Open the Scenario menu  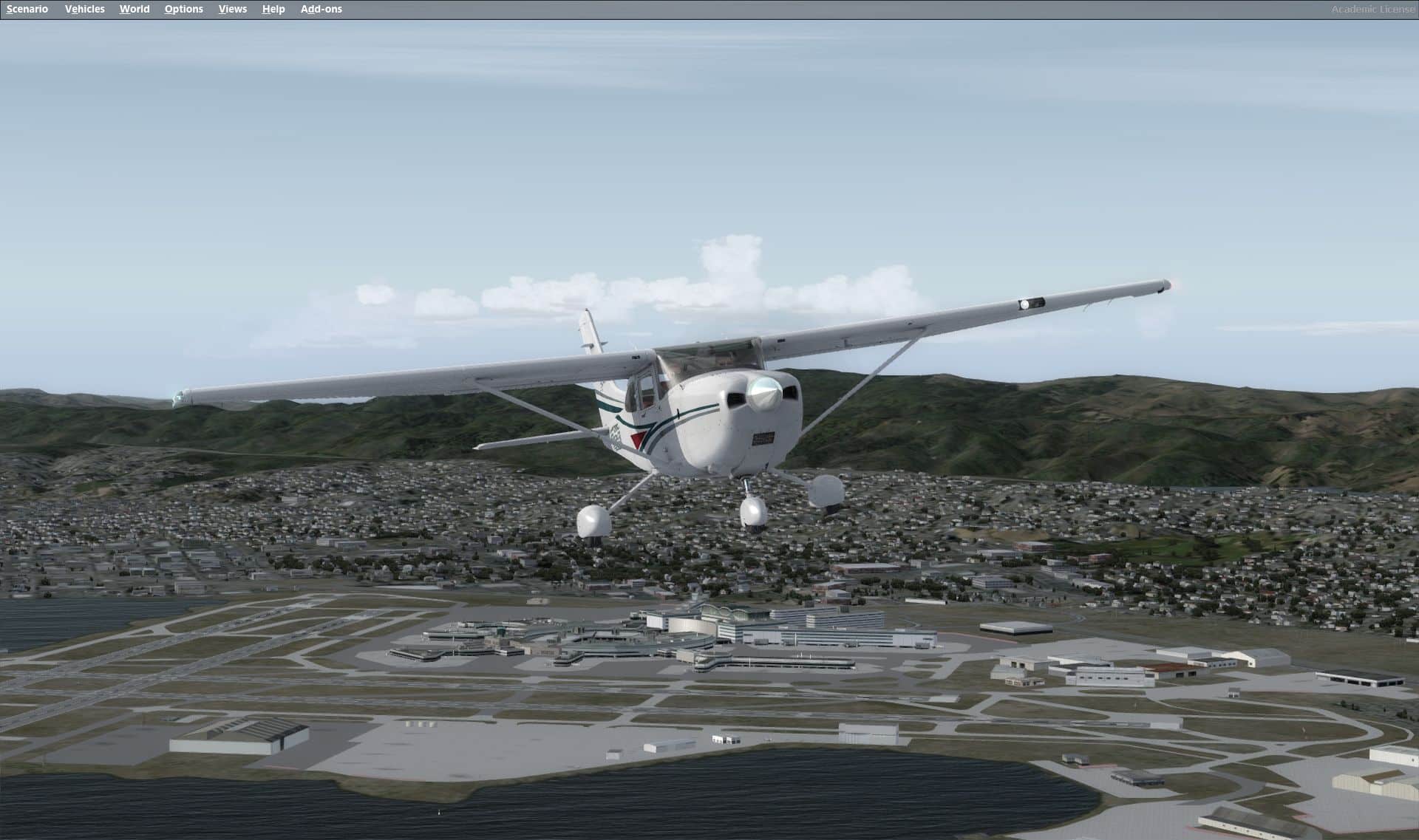coord(27,9)
